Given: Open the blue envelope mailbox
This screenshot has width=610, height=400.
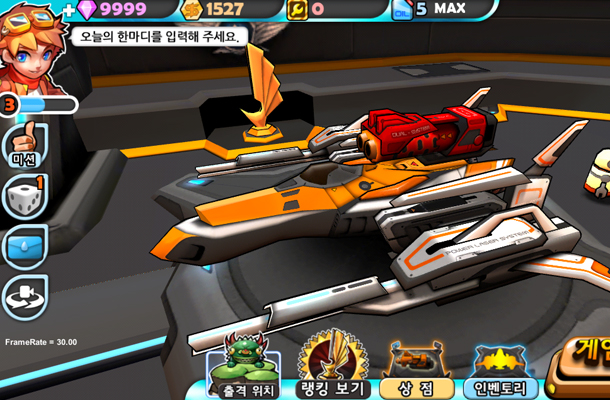Looking at the screenshot, I should (x=24, y=246).
